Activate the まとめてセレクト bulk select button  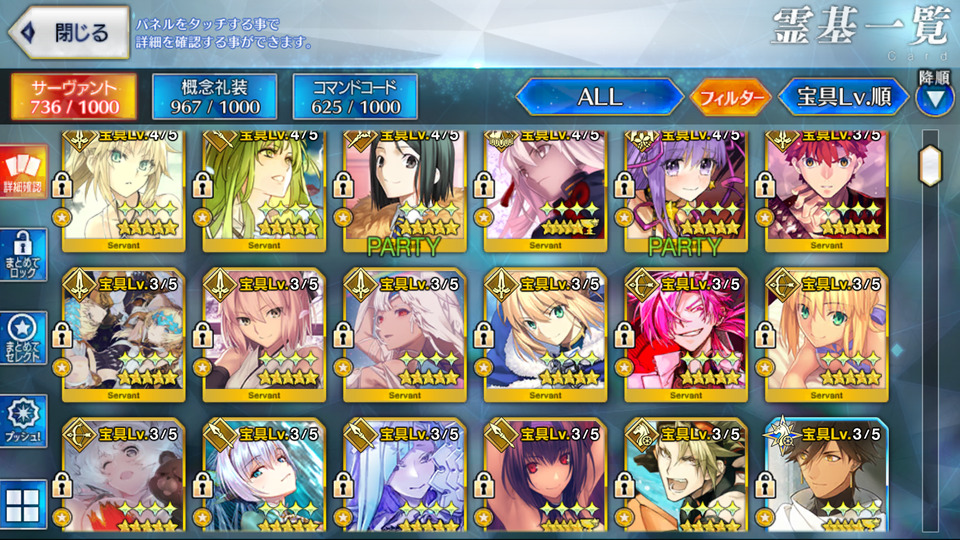coord(22,340)
